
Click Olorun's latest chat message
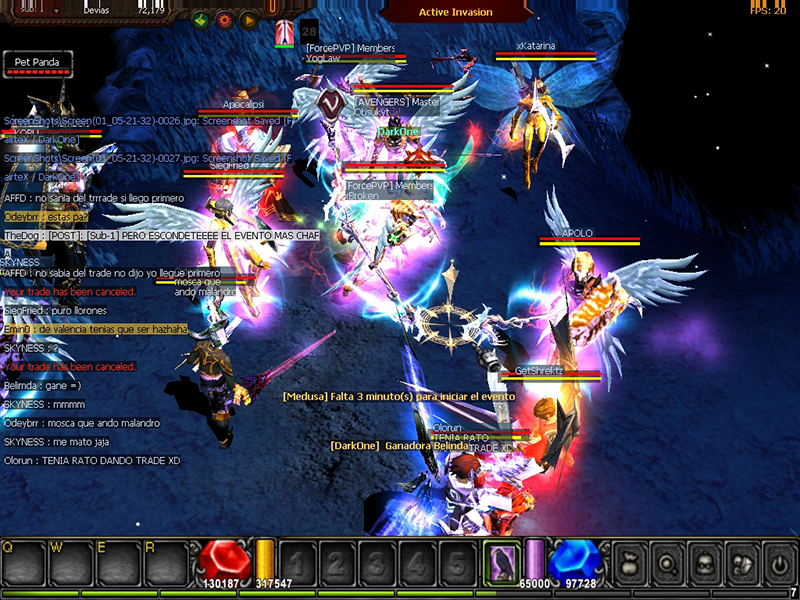click(x=92, y=461)
